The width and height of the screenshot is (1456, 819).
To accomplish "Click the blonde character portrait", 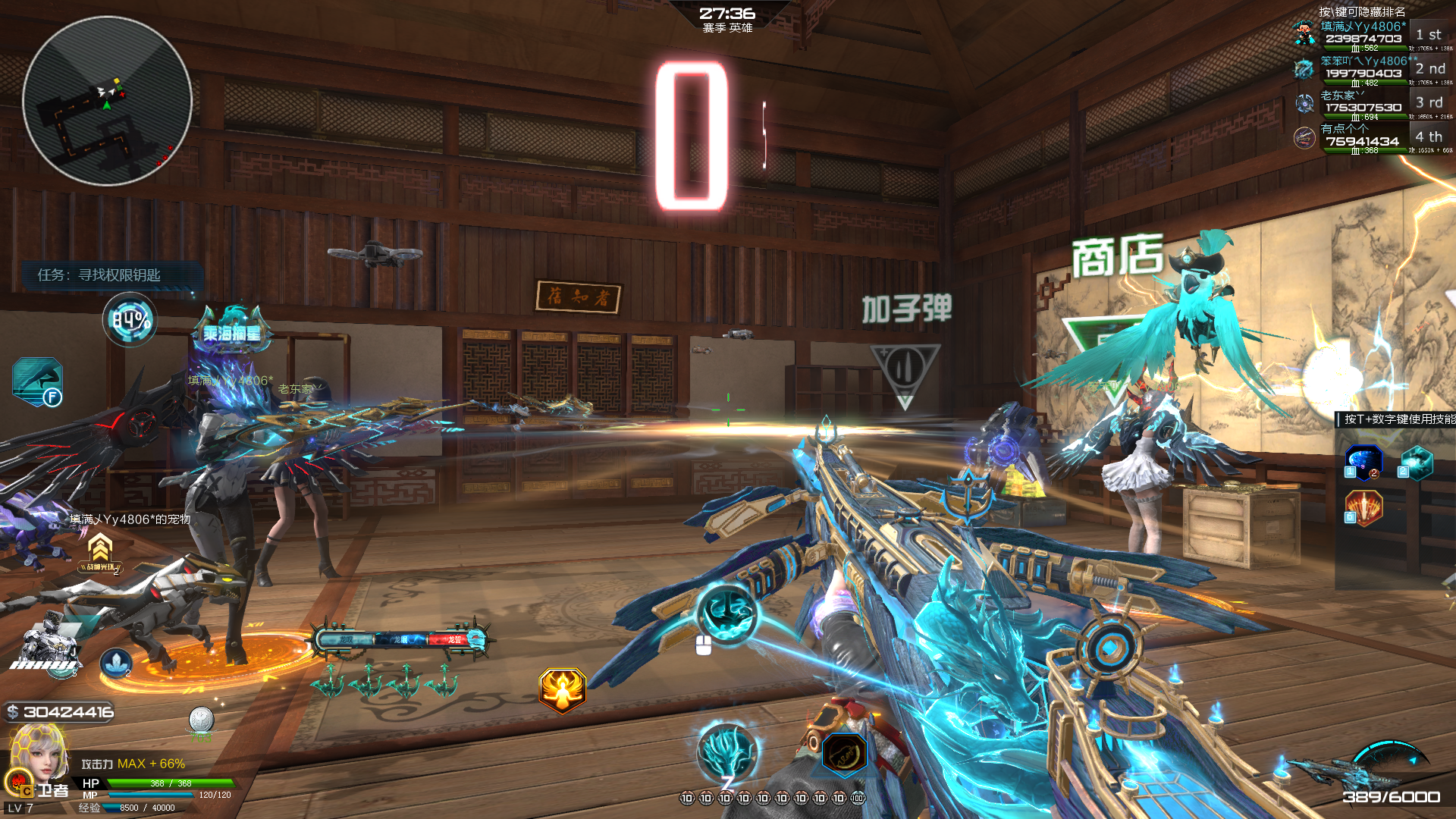I will pos(36,753).
